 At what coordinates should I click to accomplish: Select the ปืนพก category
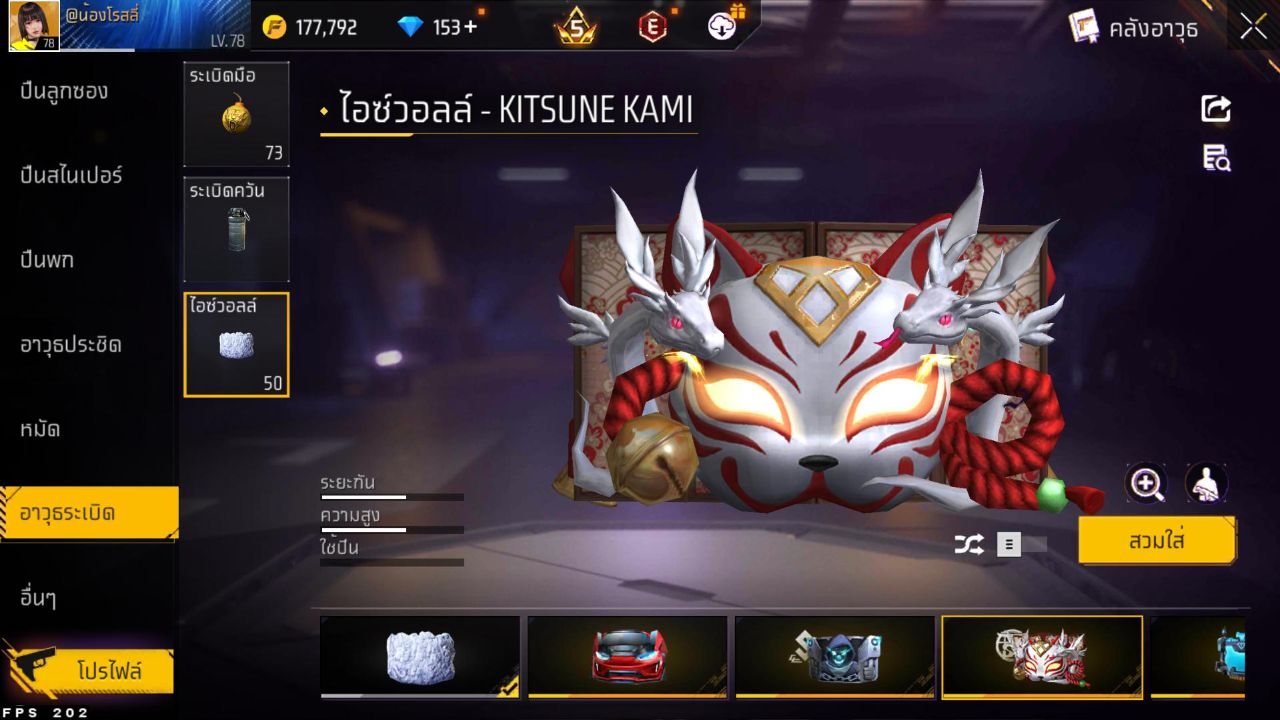click(x=47, y=261)
